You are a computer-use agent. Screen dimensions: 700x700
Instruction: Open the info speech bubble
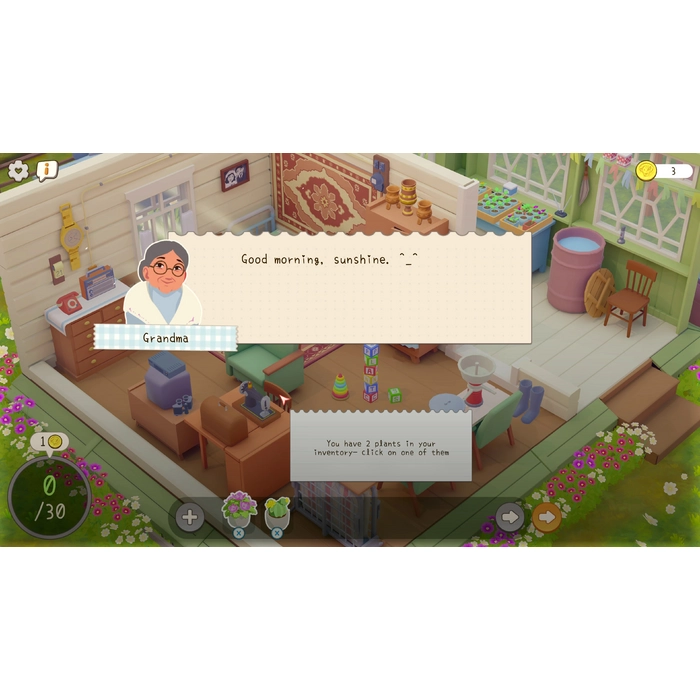click(46, 170)
